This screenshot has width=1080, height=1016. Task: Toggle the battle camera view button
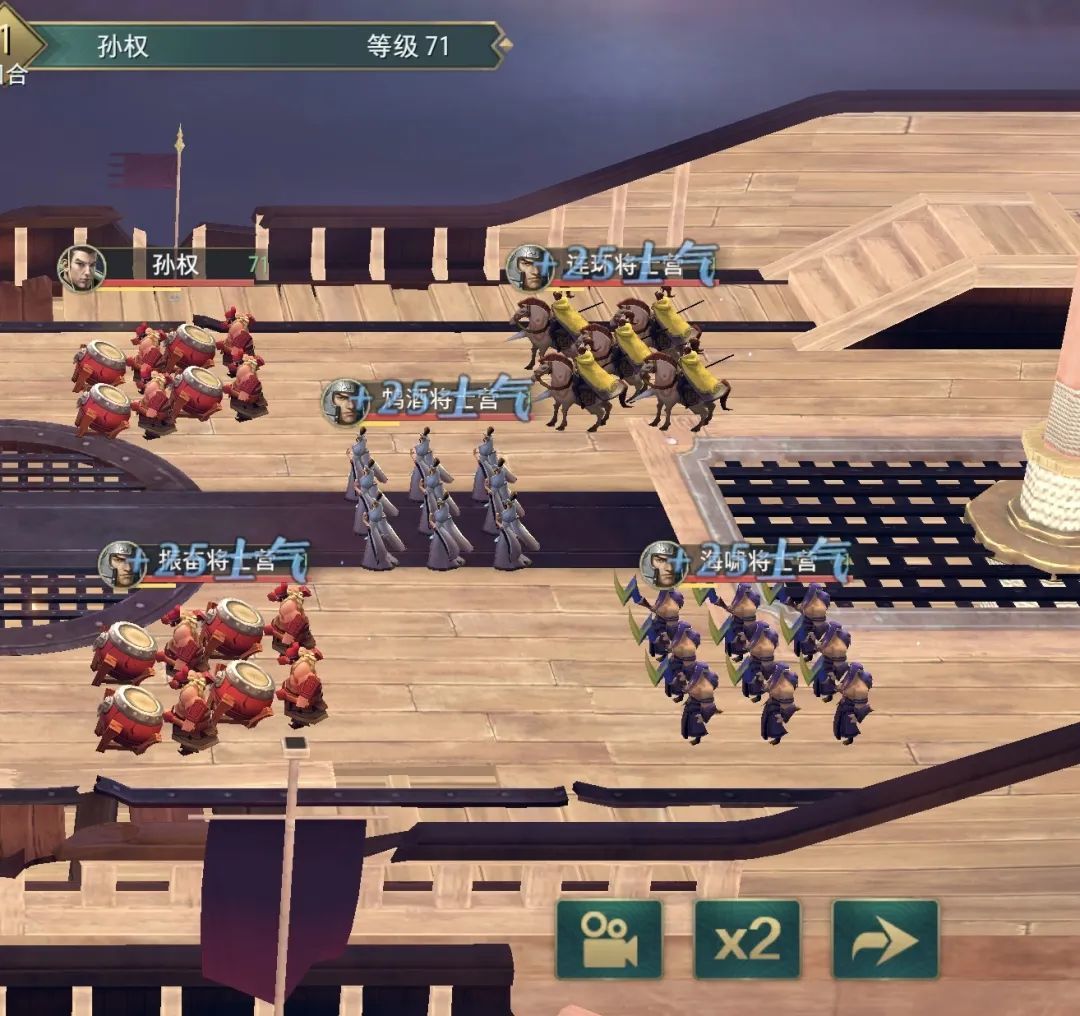tap(609, 939)
